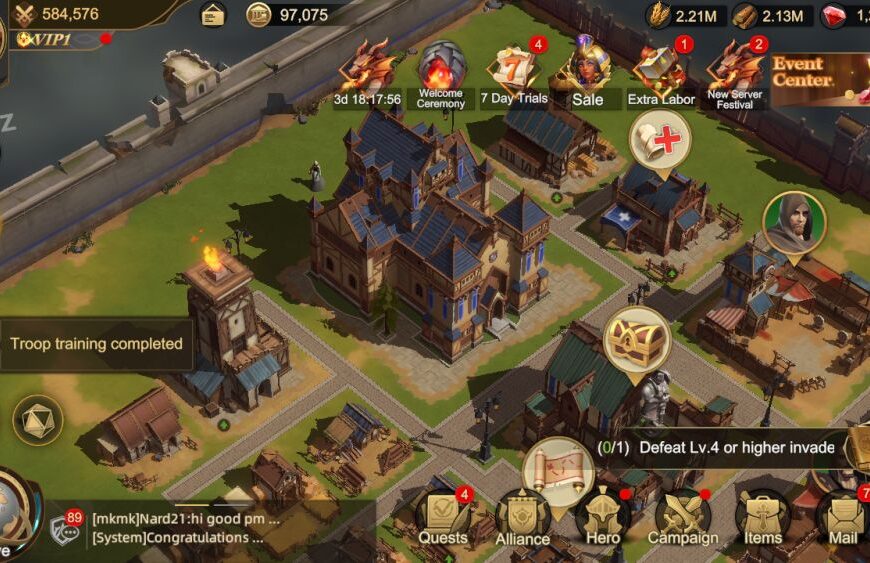Screen dimensions: 870x563
Task: Open the Sale offer
Action: [588, 74]
